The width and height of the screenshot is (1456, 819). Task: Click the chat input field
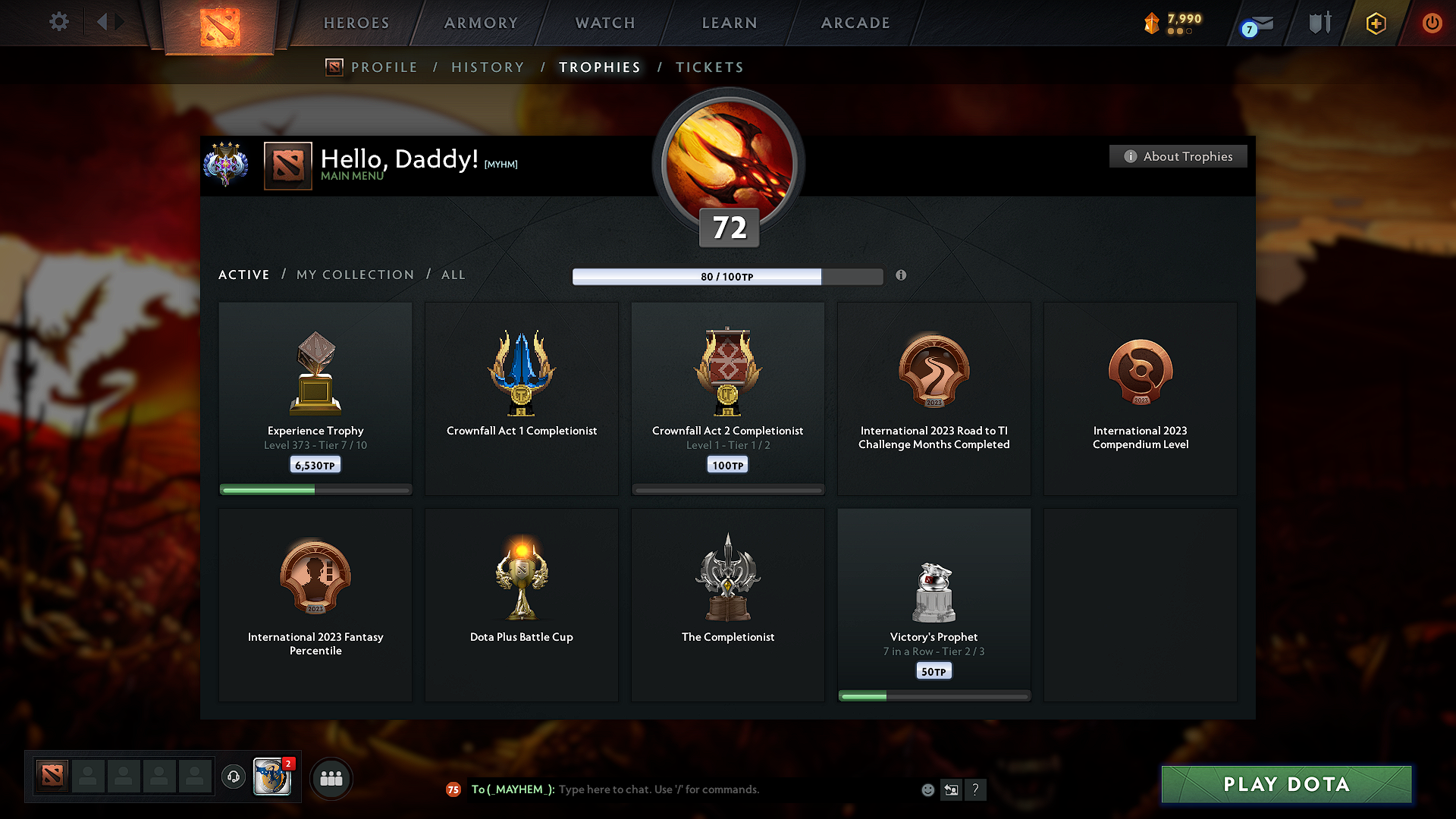[682, 789]
